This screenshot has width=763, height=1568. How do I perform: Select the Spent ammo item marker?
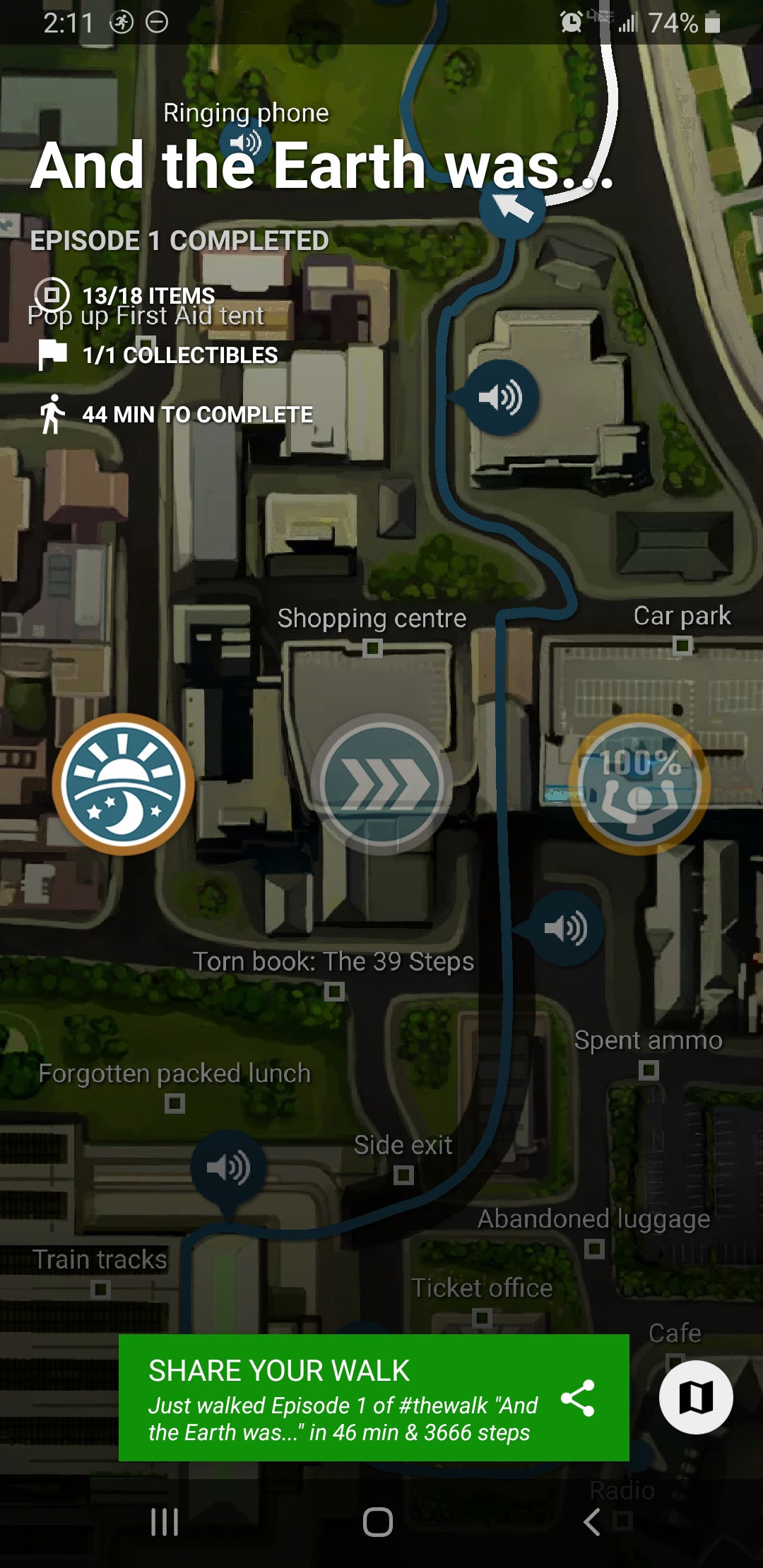click(649, 1070)
